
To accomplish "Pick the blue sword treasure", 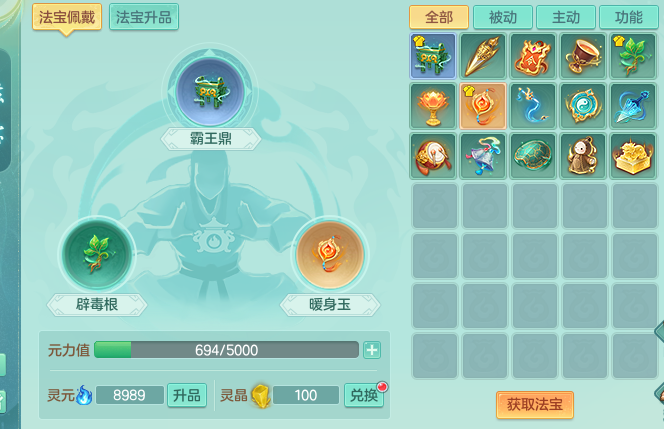I will 635,106.
